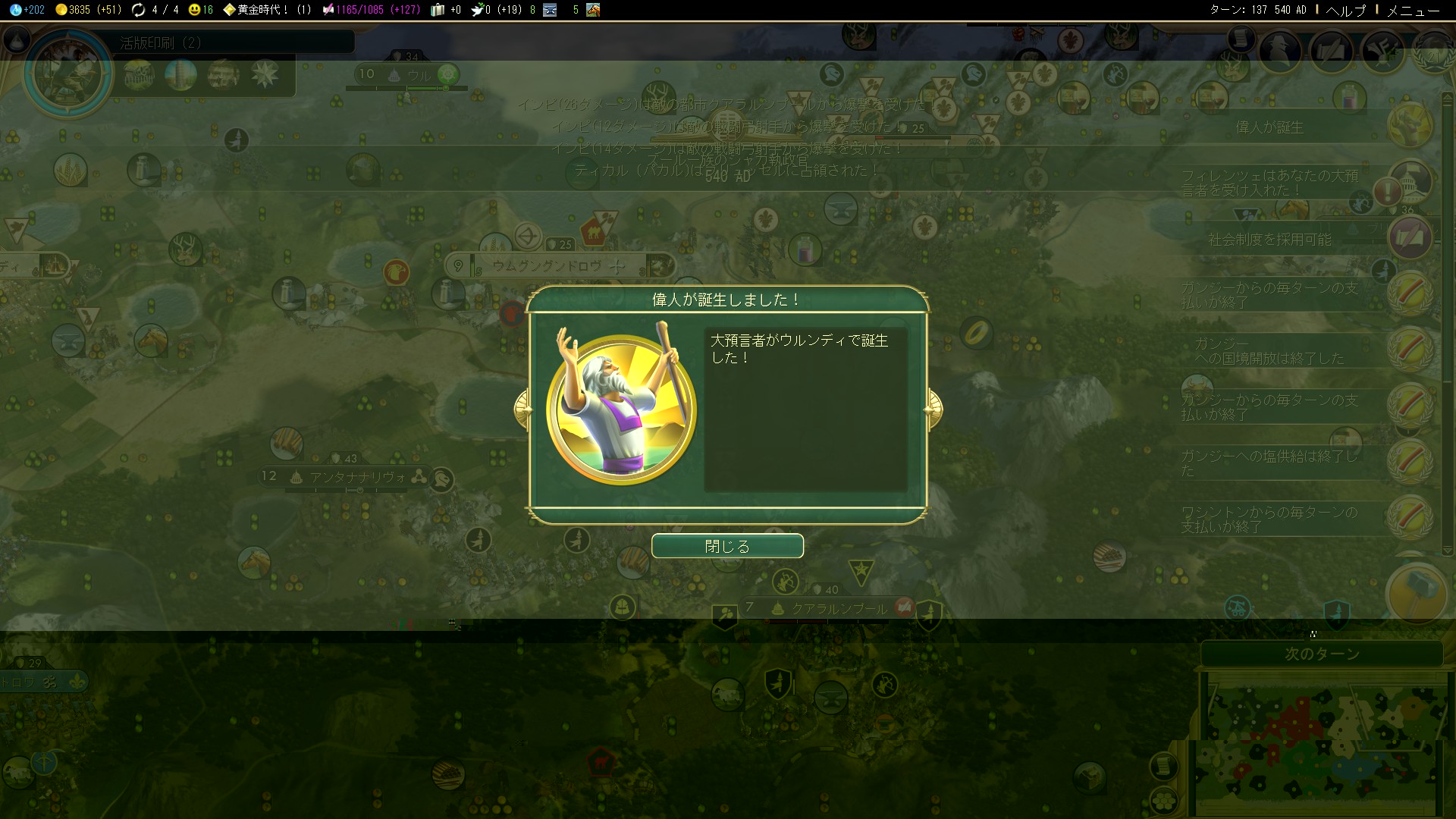The image size is (1456, 819).
Task: Open the ワシントン payment ended notification
Action: click(1270, 519)
